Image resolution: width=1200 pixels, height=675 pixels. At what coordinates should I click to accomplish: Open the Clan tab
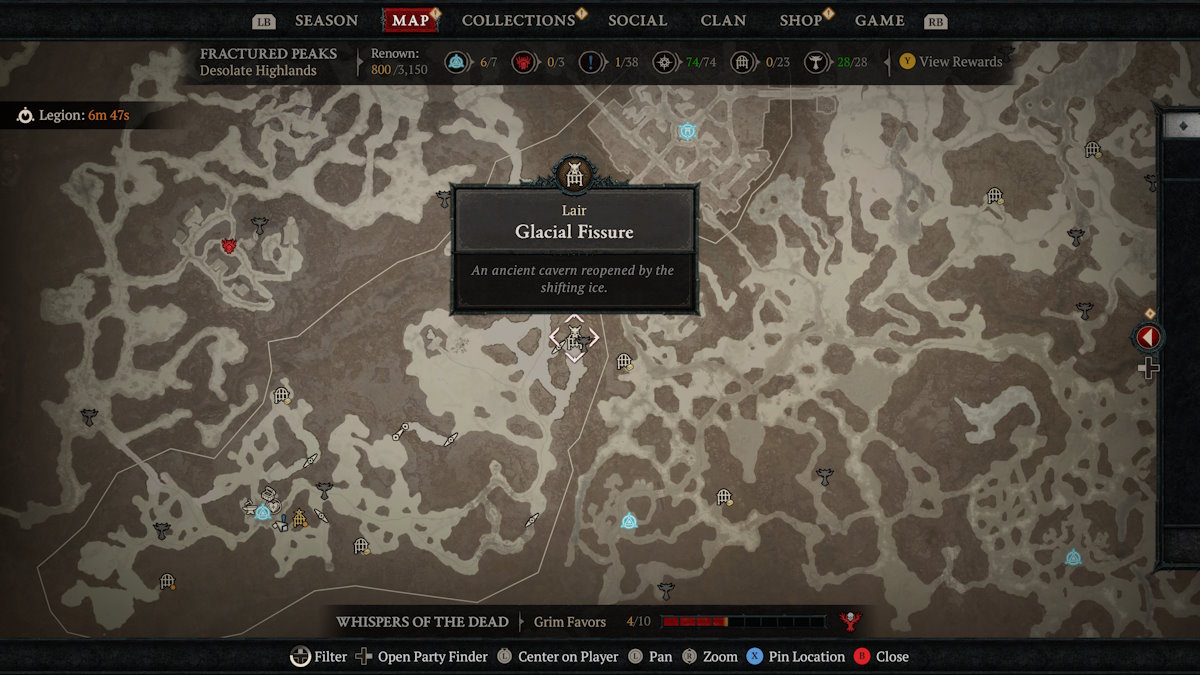pyautogui.click(x=723, y=20)
